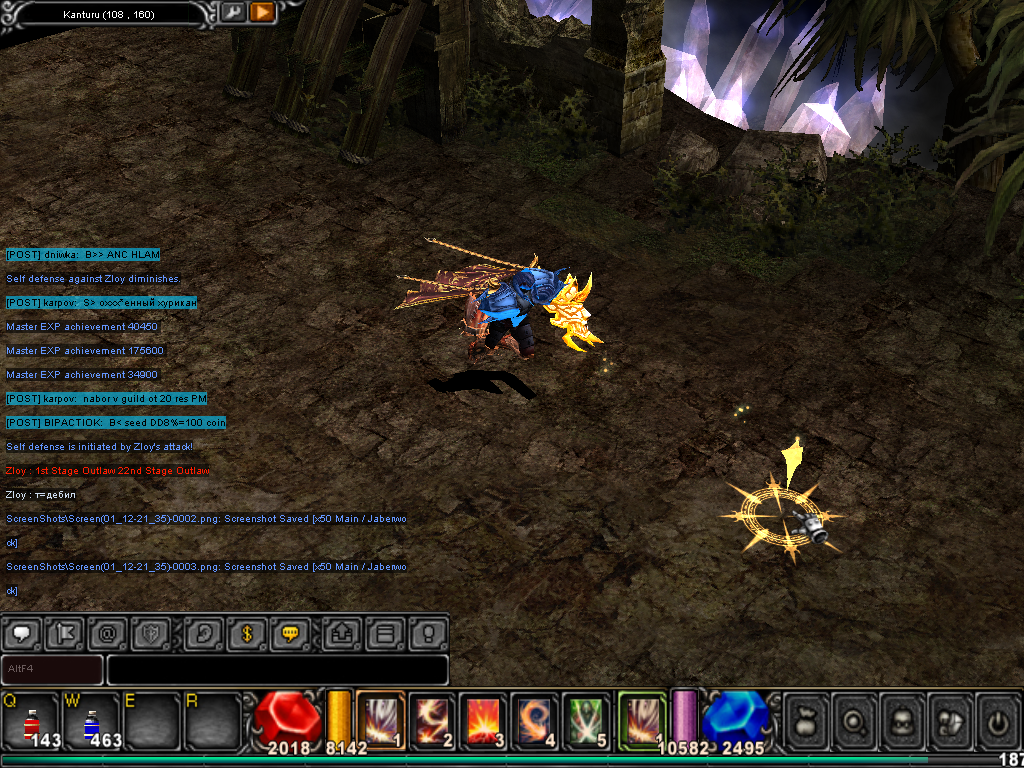Toggle the ear whisper button

tap(205, 633)
